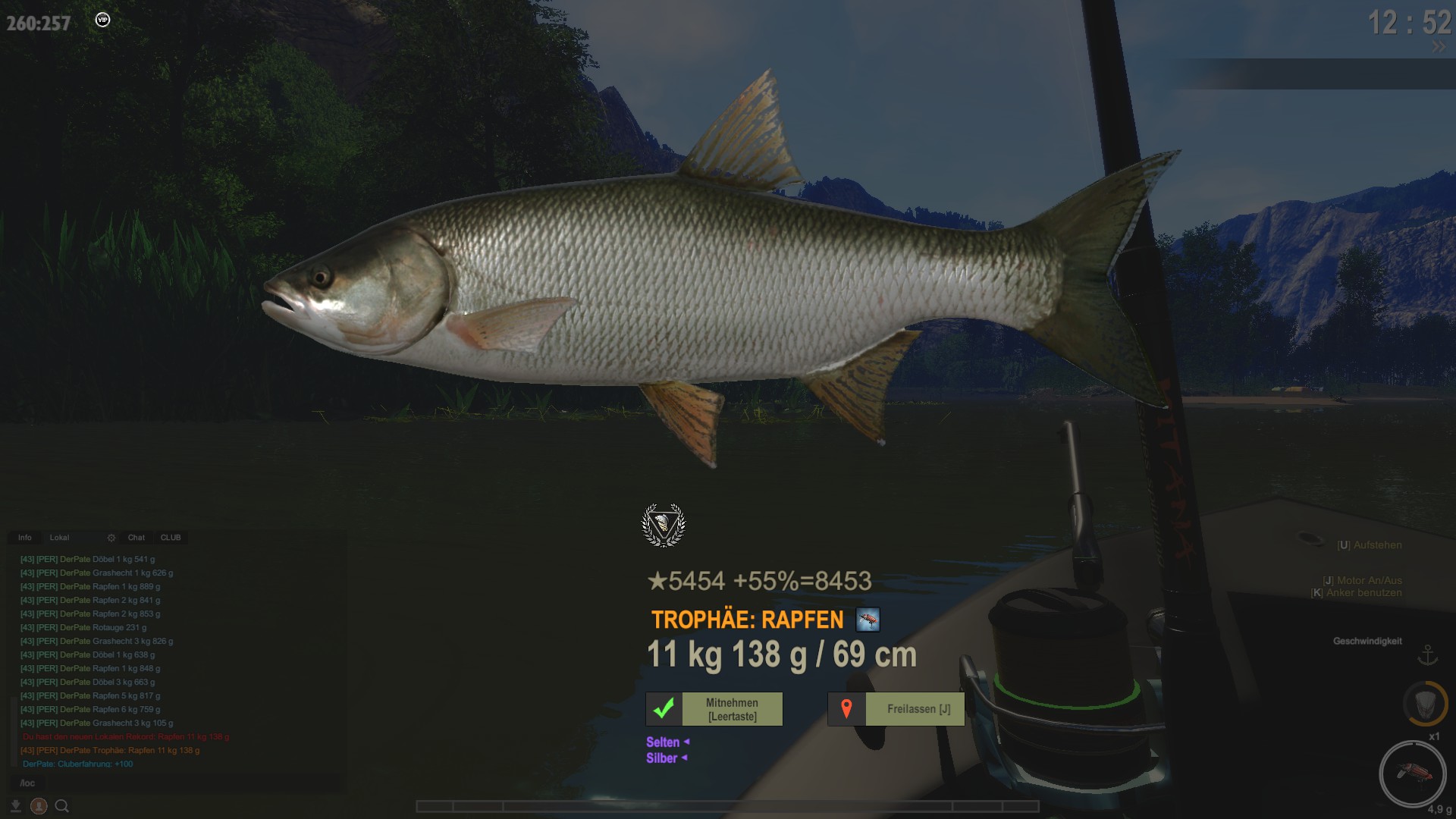The width and height of the screenshot is (1456, 819).
Task: Expand the time-skip double arrow
Action: [1439, 47]
